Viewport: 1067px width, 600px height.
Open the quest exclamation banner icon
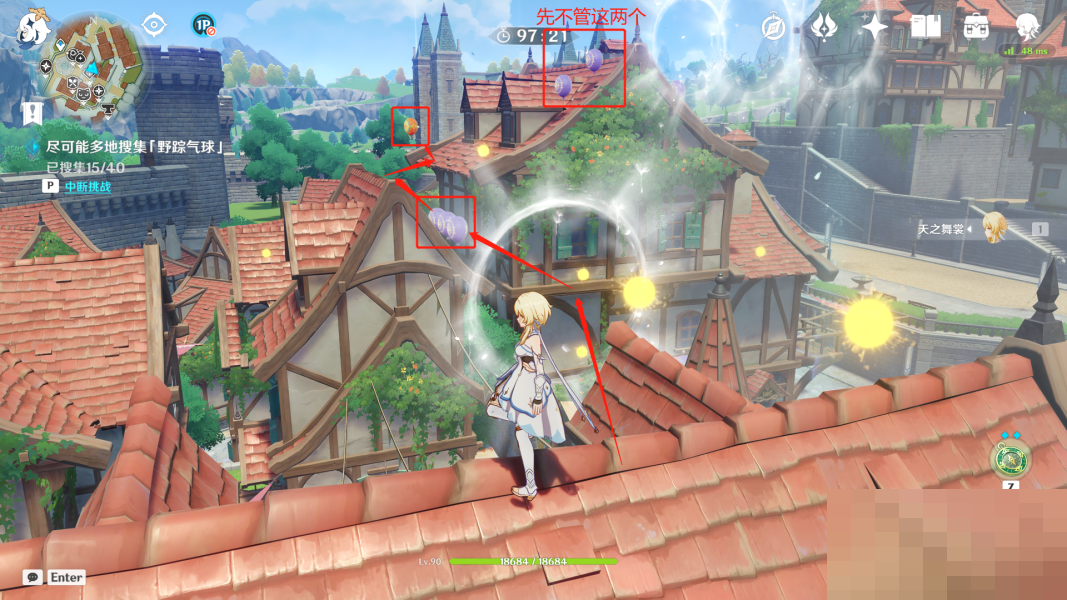pos(32,112)
